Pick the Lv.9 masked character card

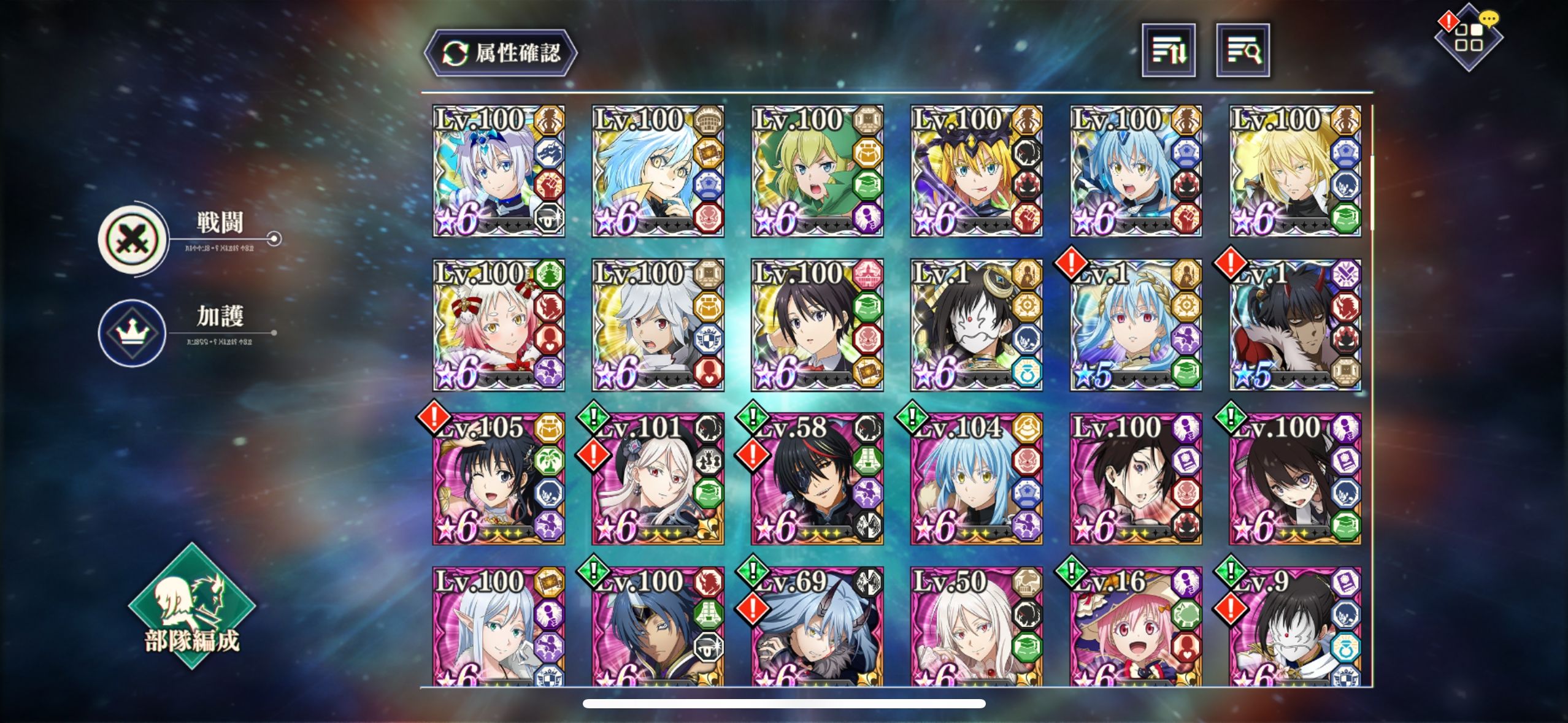[1296, 627]
